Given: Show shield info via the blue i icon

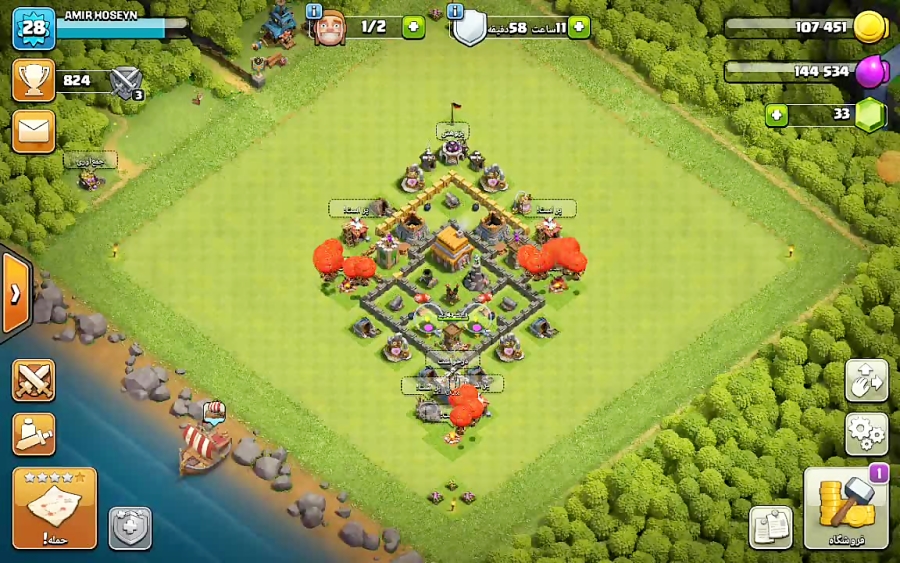Looking at the screenshot, I should [456, 11].
